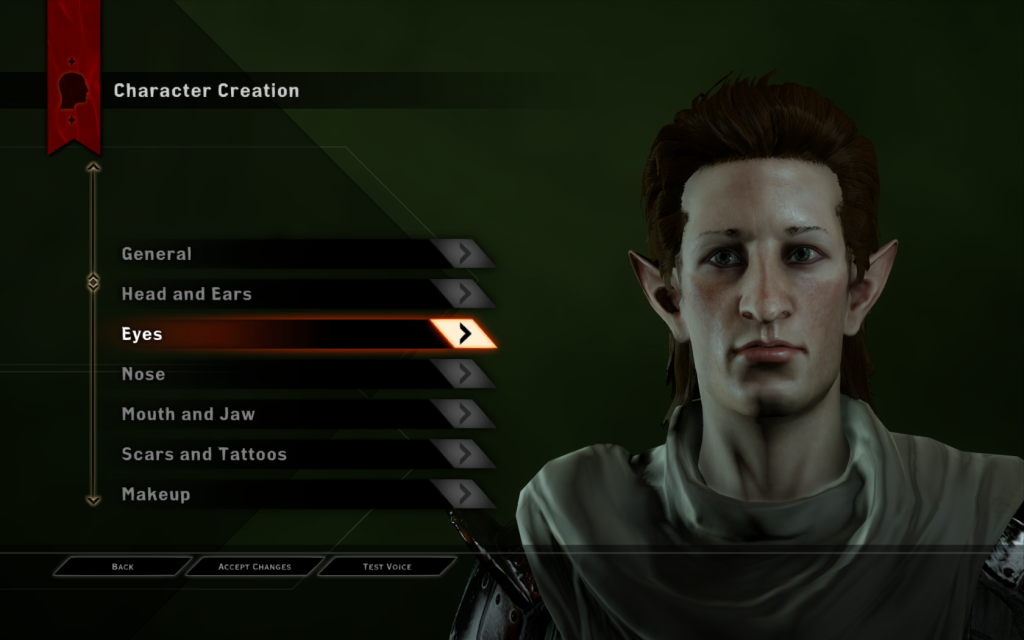Go to Mouth and Jaw options
Viewport: 1024px width, 640px height.
[300, 414]
